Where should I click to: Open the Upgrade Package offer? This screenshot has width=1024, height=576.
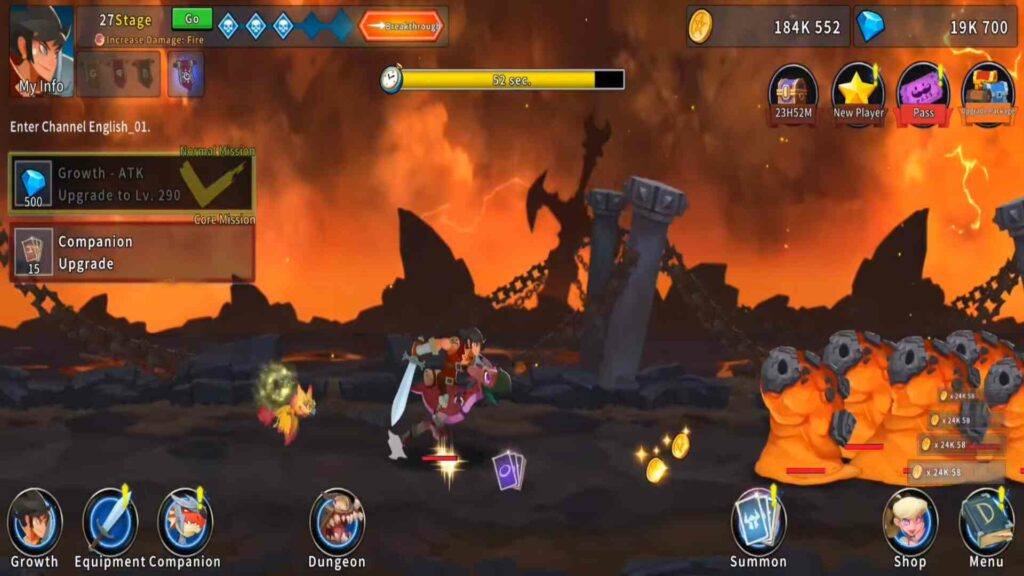tap(987, 92)
